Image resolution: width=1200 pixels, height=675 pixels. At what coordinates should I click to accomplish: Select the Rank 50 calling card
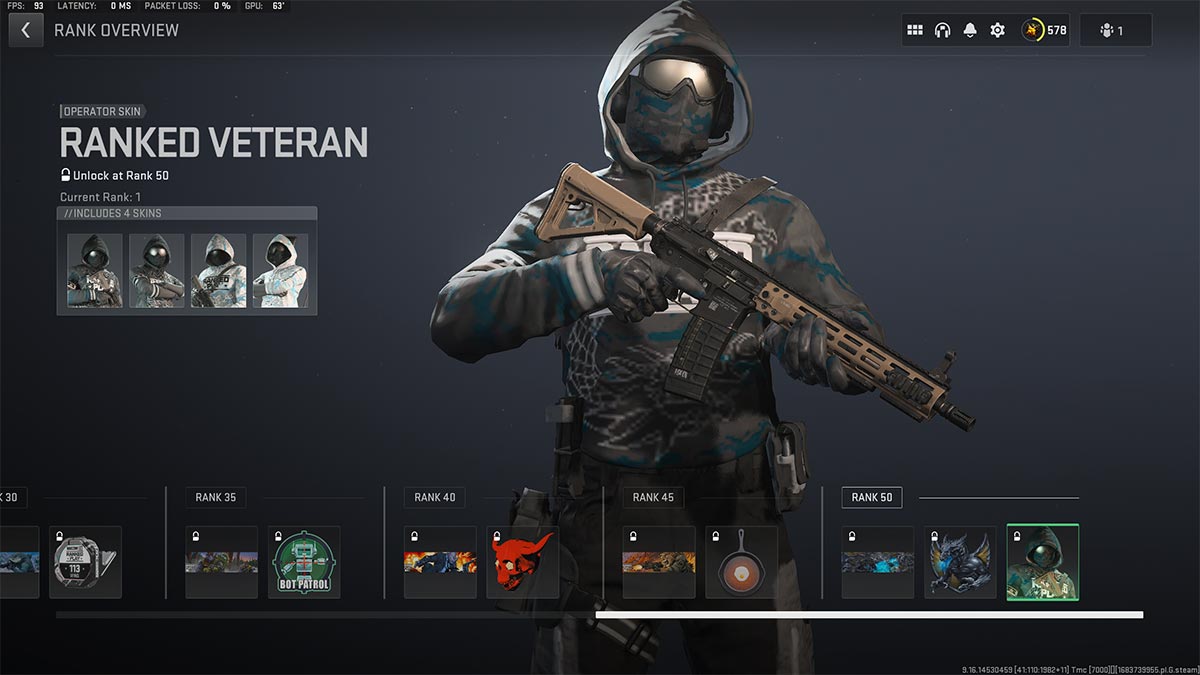(877, 562)
